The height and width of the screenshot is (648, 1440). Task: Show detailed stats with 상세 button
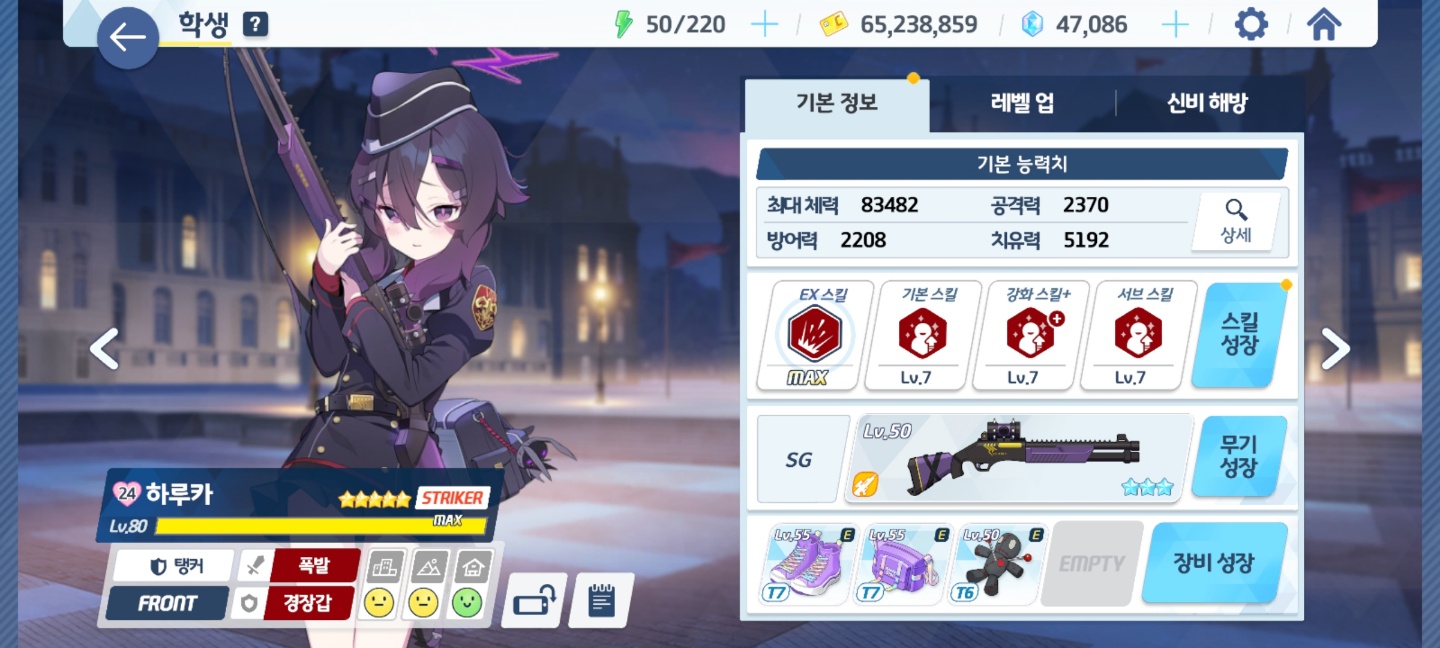[x=1236, y=222]
